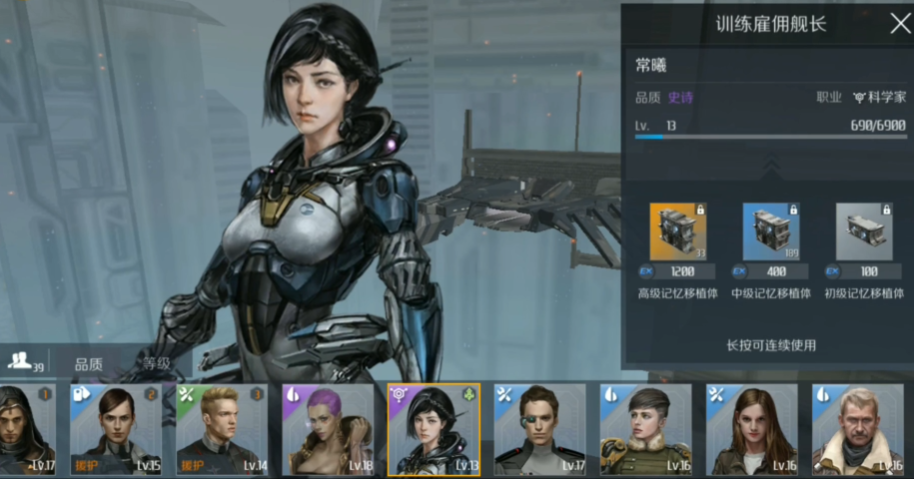Screen dimensions: 914x479
Task: Sort captains by 品质
Action: pyautogui.click(x=88, y=364)
